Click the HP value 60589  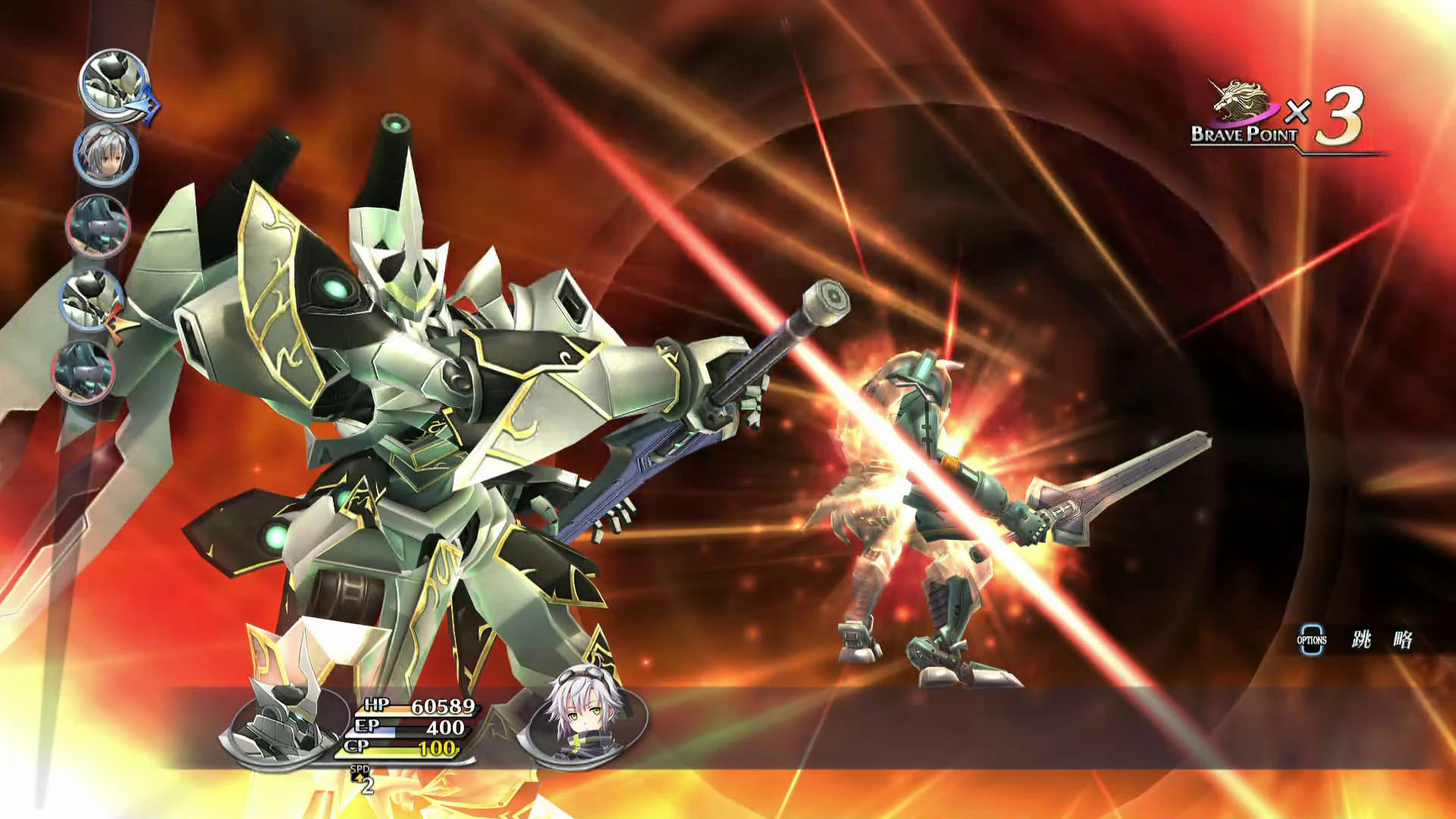pyautogui.click(x=442, y=706)
